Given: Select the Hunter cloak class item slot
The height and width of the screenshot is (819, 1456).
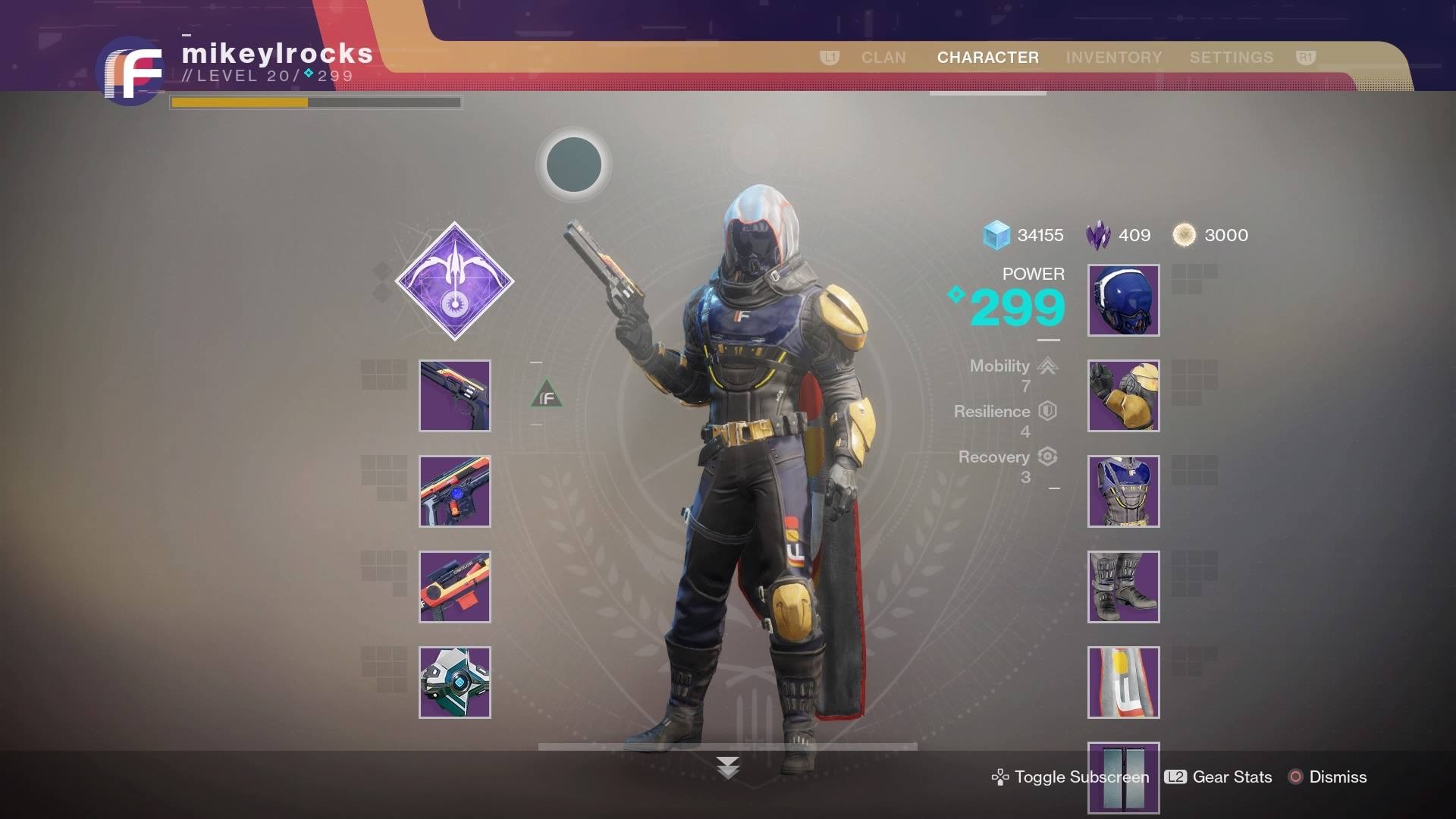Looking at the screenshot, I should tap(1123, 682).
